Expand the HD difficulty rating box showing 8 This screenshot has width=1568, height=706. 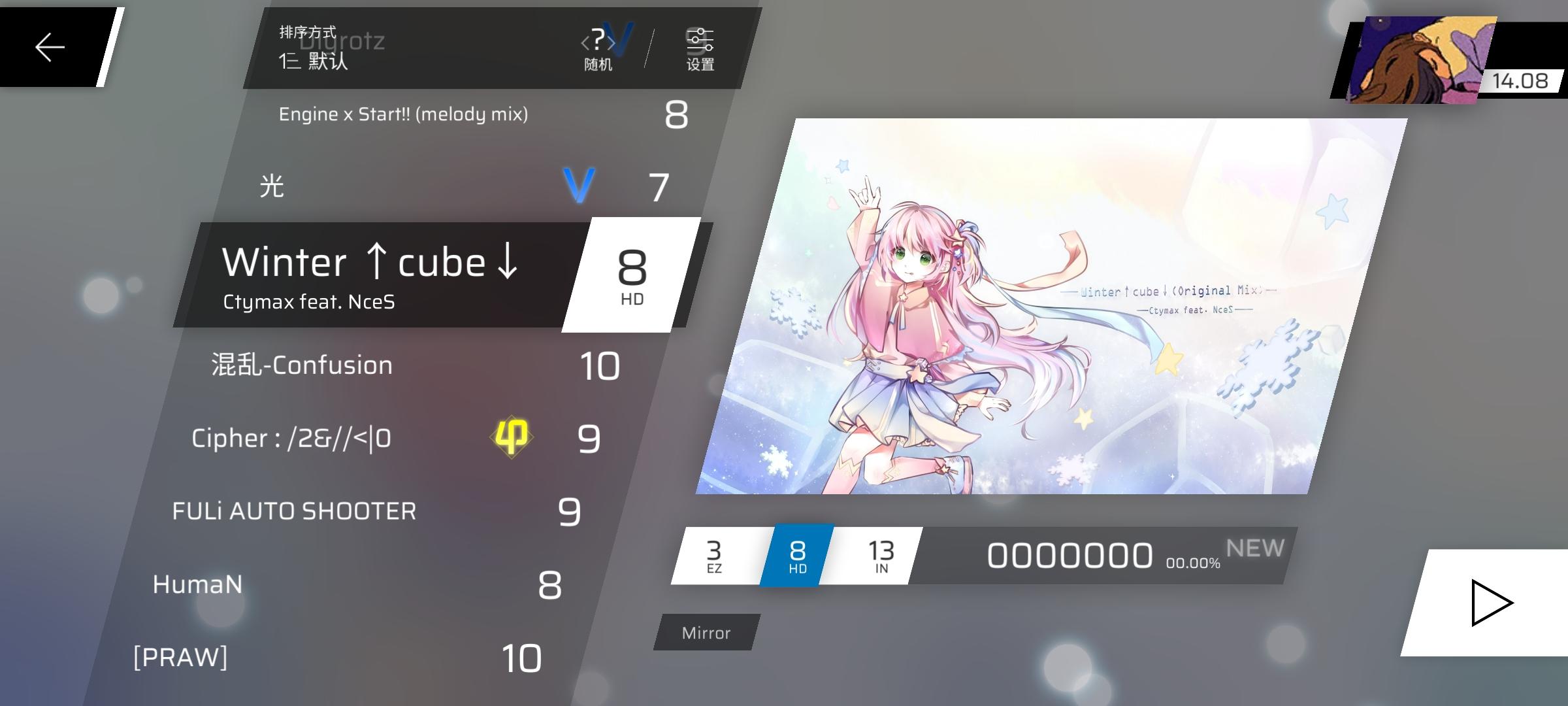pyautogui.click(x=632, y=275)
